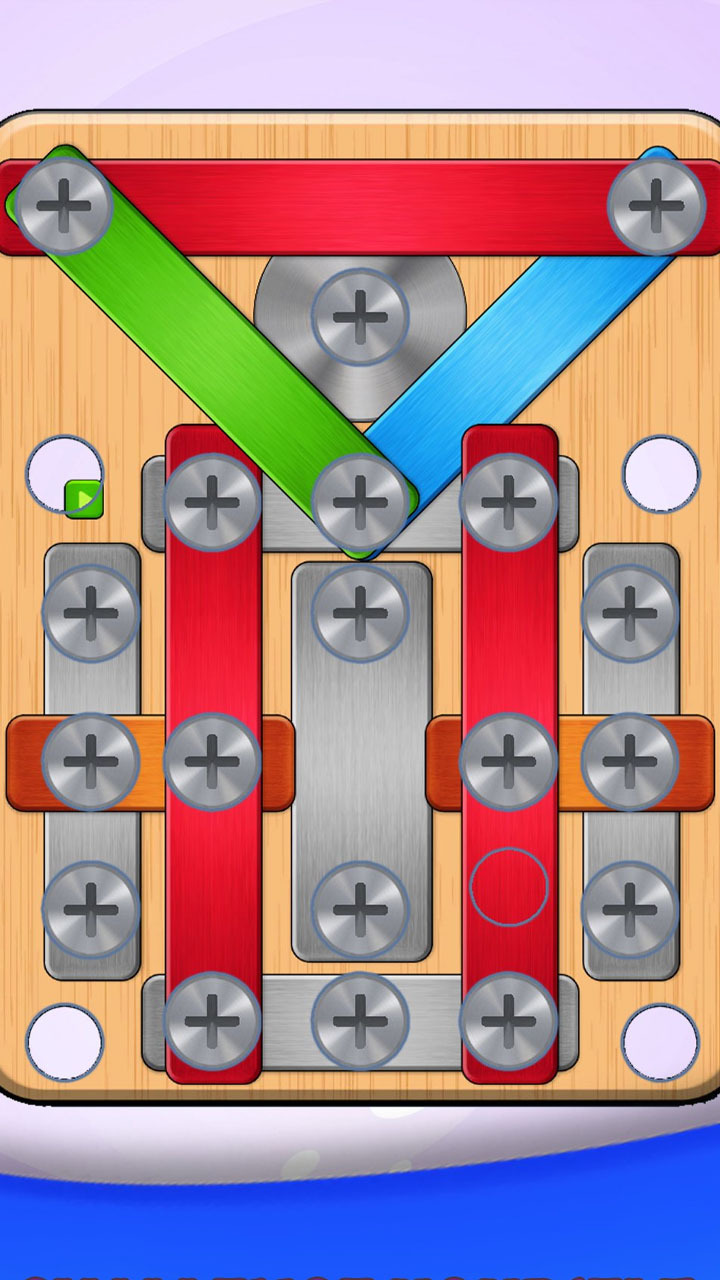Select the screw joining the green and top red bars
This screenshot has width=720, height=1280.
(x=63, y=205)
